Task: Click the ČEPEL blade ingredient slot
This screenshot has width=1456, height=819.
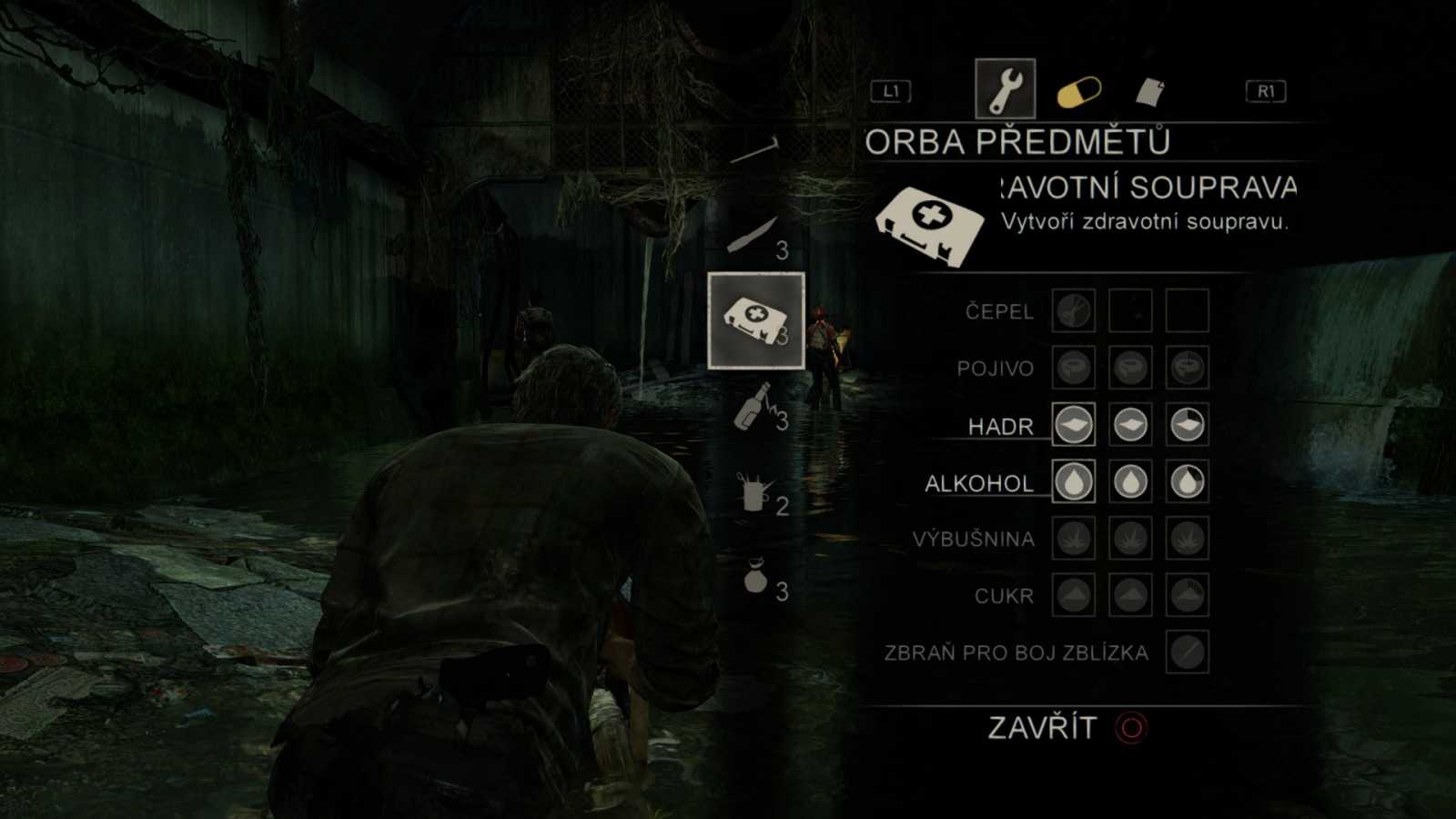Action: pyautogui.click(x=1072, y=311)
